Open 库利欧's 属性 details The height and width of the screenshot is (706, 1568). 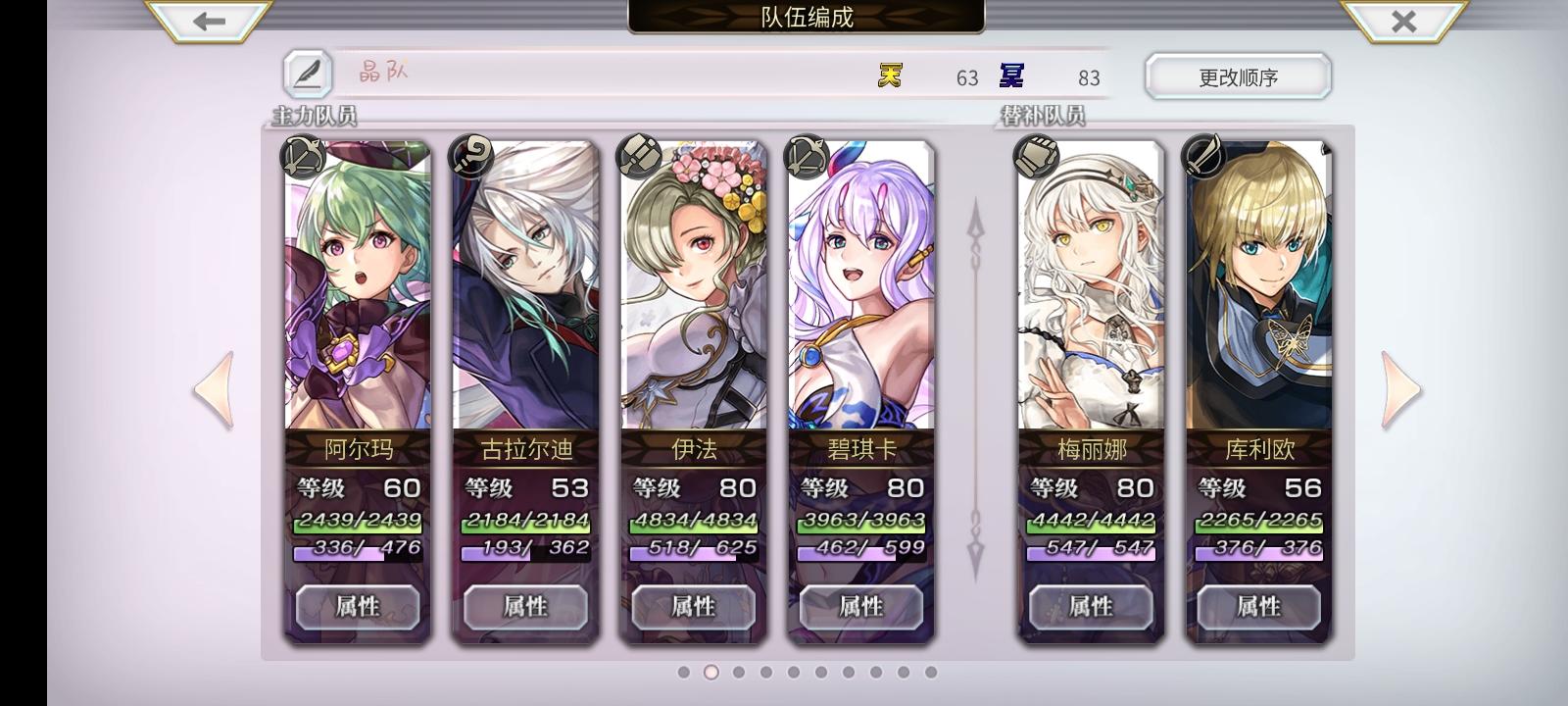(x=1257, y=607)
